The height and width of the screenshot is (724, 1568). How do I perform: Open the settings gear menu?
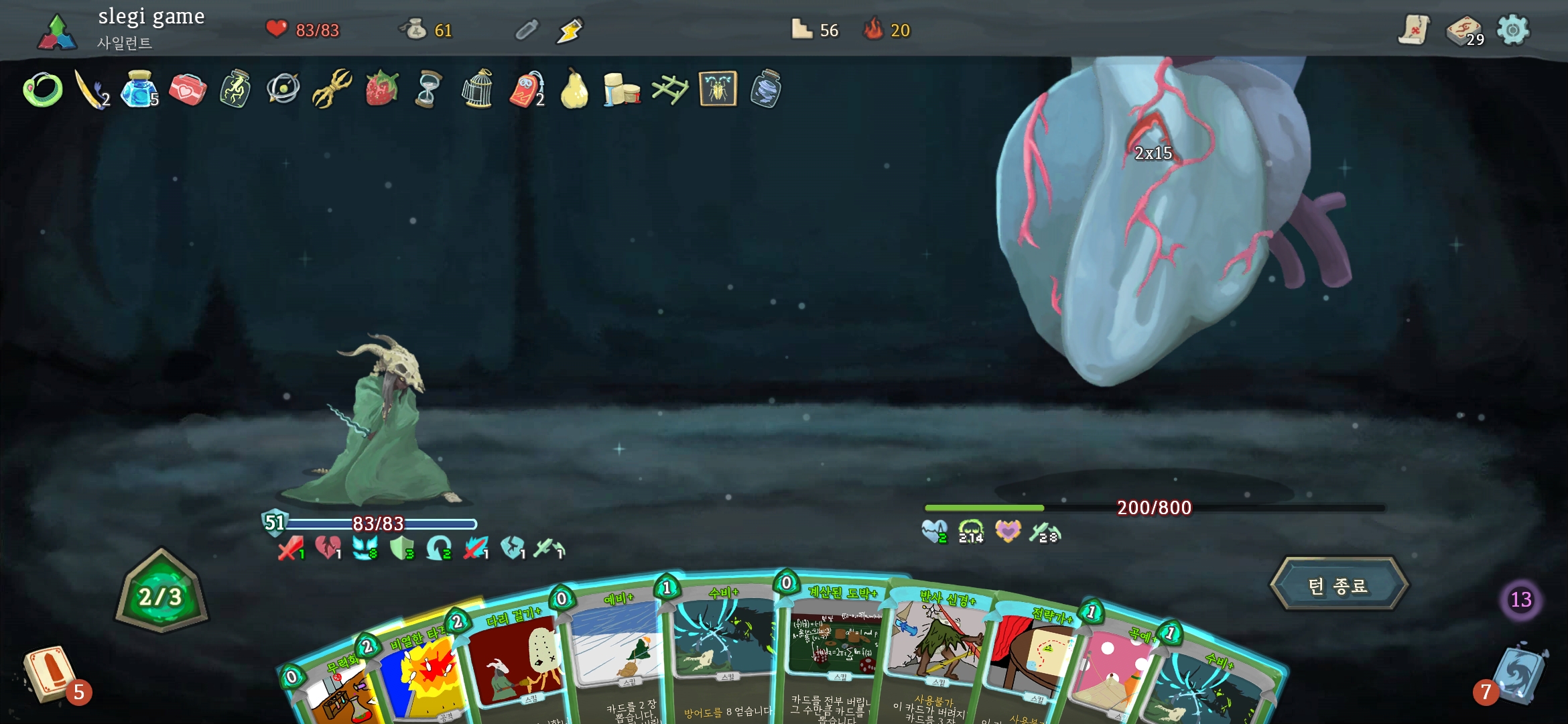point(1512,30)
